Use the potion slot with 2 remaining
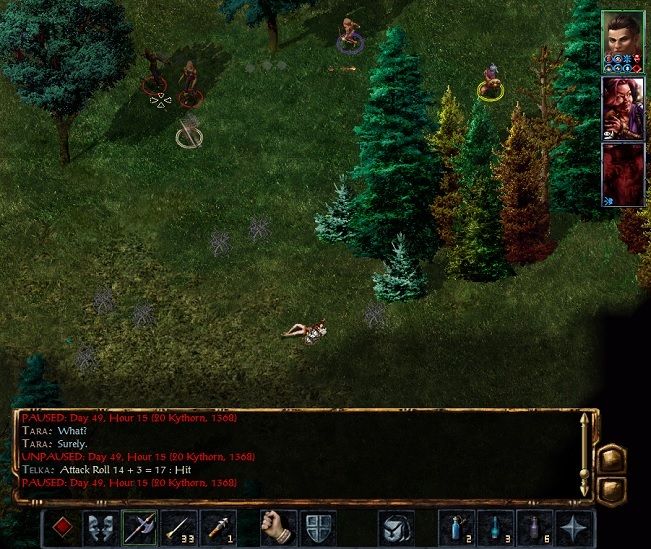651x549 pixels. click(456, 526)
